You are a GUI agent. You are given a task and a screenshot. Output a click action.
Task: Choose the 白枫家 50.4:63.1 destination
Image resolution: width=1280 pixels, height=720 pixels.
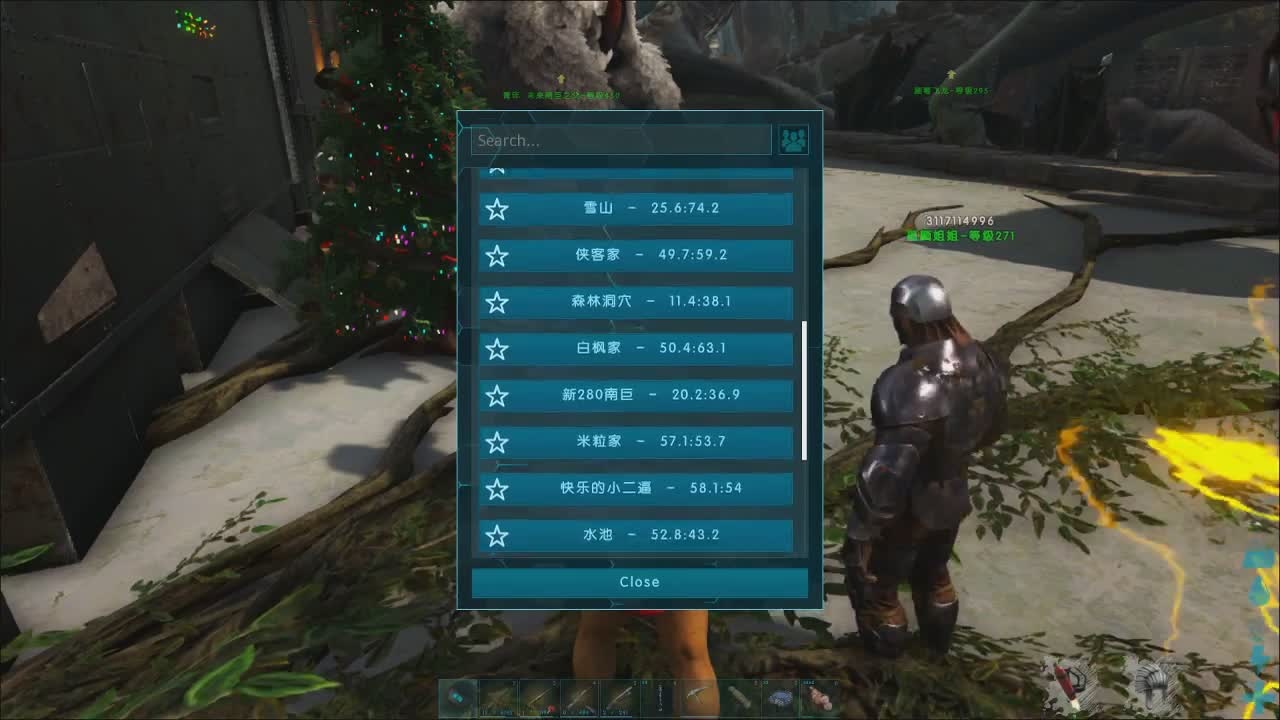click(650, 348)
